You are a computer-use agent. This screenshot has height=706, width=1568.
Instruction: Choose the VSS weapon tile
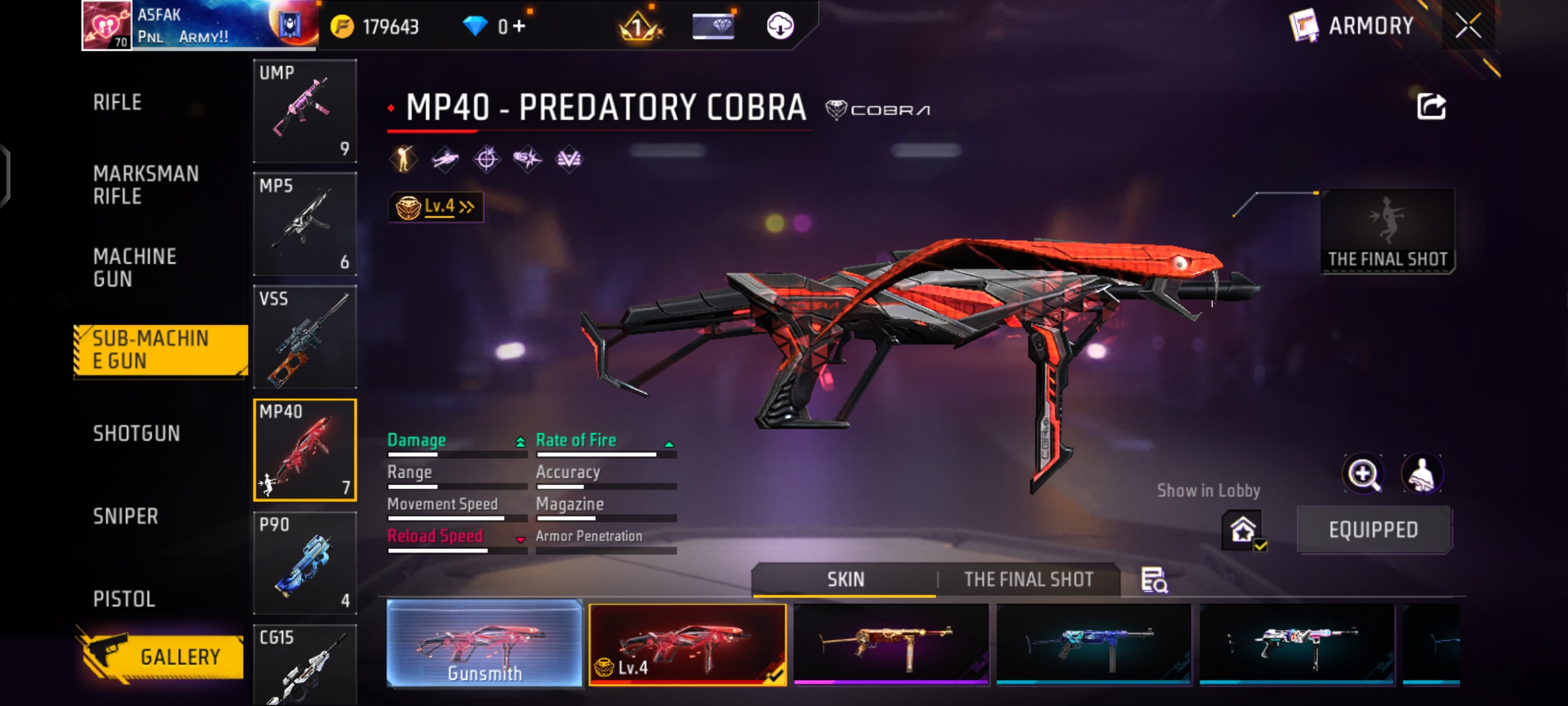coord(304,337)
